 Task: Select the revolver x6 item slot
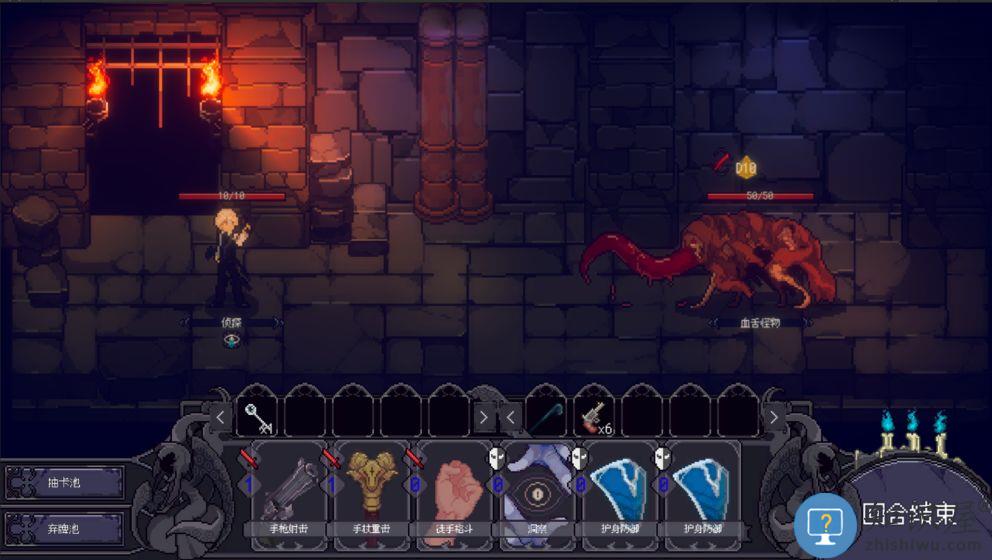(x=597, y=417)
